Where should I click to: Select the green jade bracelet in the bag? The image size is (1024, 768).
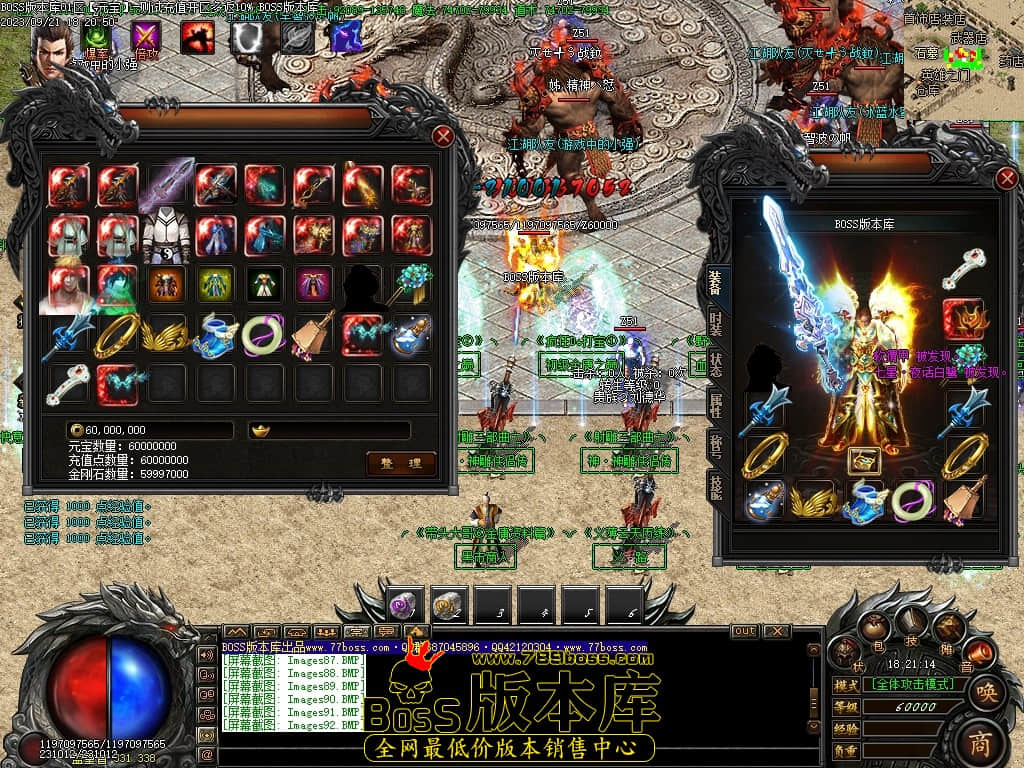click(x=264, y=334)
